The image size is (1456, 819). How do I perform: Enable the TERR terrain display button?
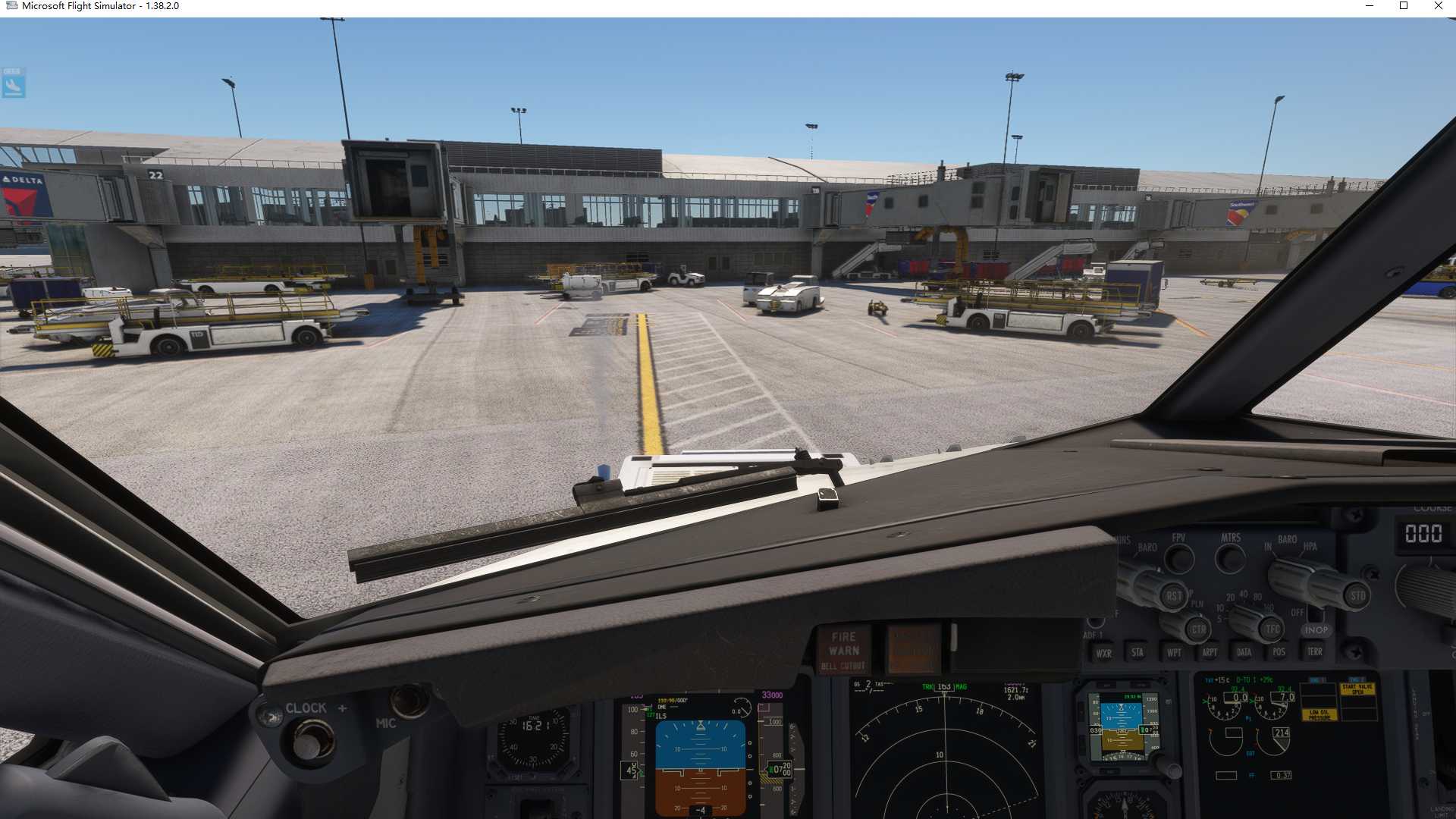[1315, 652]
